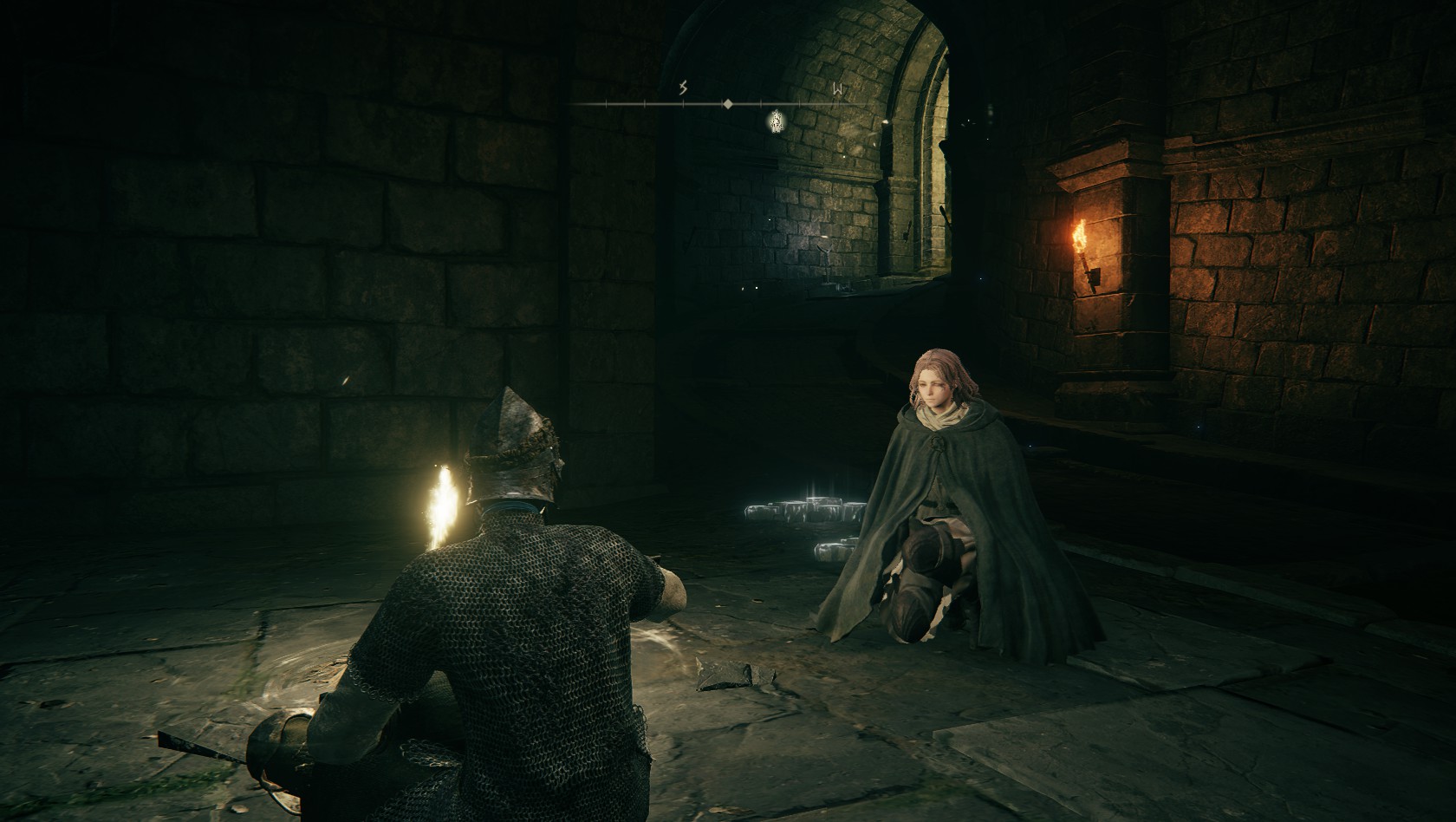1456x822 pixels.
Task: Click the glowing marker icon on the compass
Action: click(777, 121)
